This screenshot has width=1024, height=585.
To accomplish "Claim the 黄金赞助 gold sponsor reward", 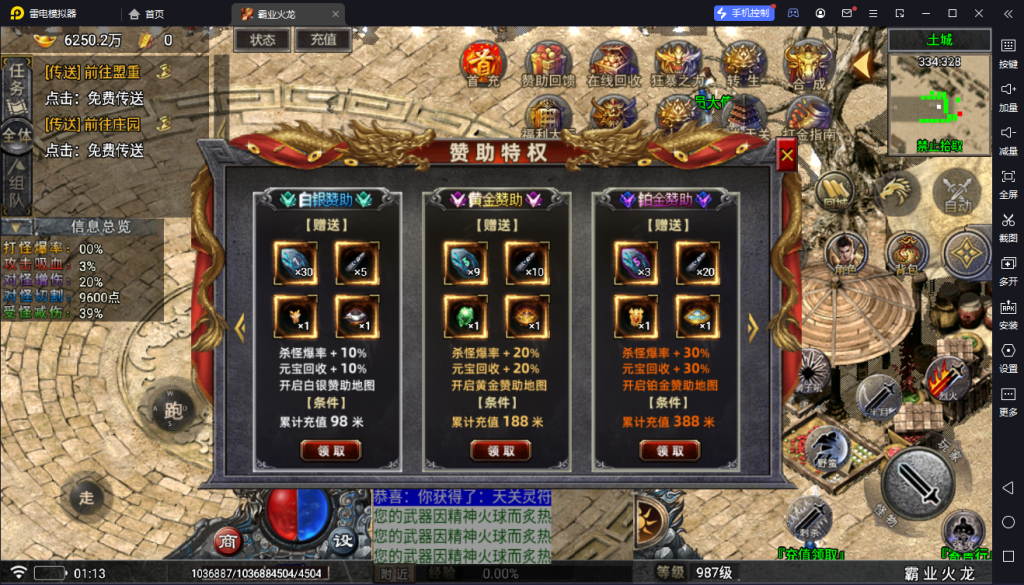I will click(x=501, y=451).
